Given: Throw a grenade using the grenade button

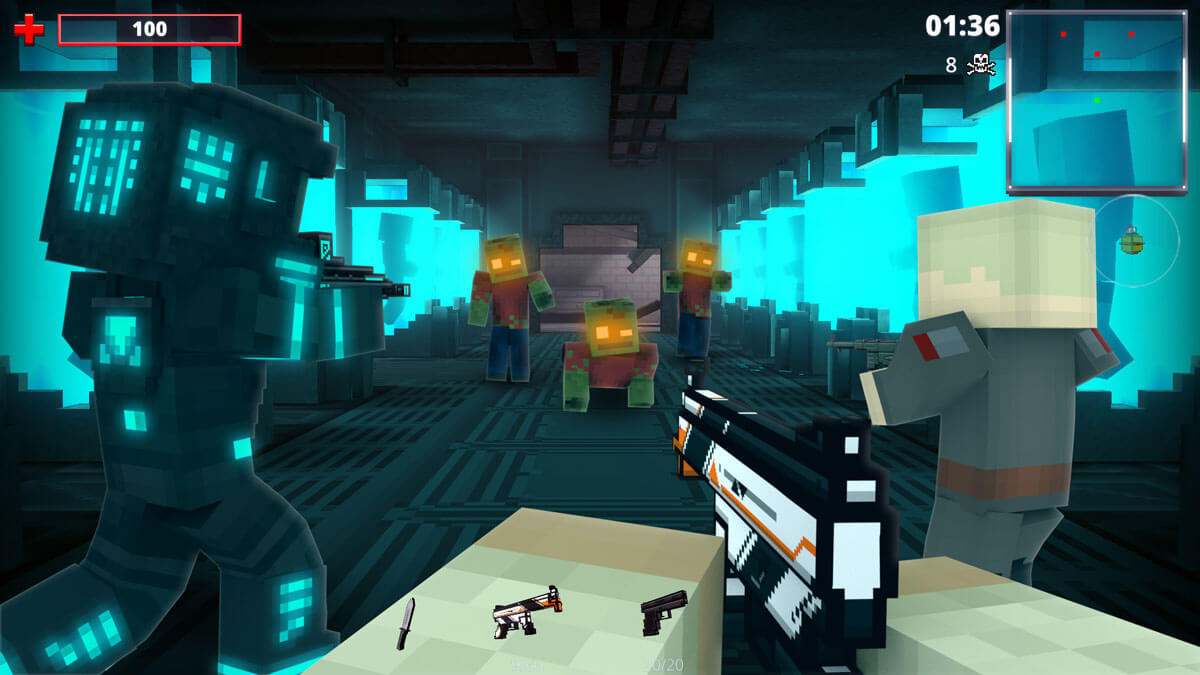Looking at the screenshot, I should click(1132, 240).
